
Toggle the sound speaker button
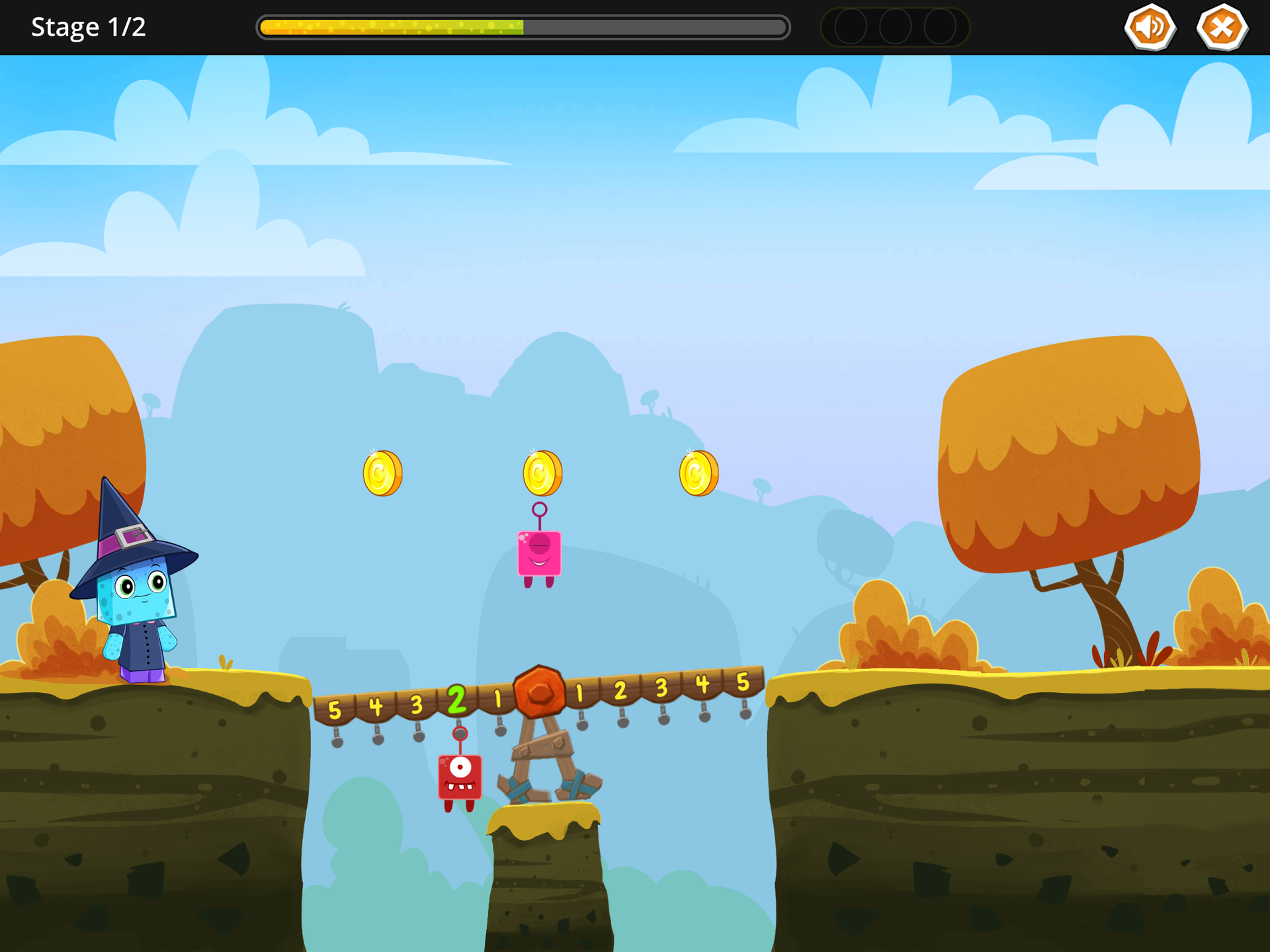point(1150,28)
